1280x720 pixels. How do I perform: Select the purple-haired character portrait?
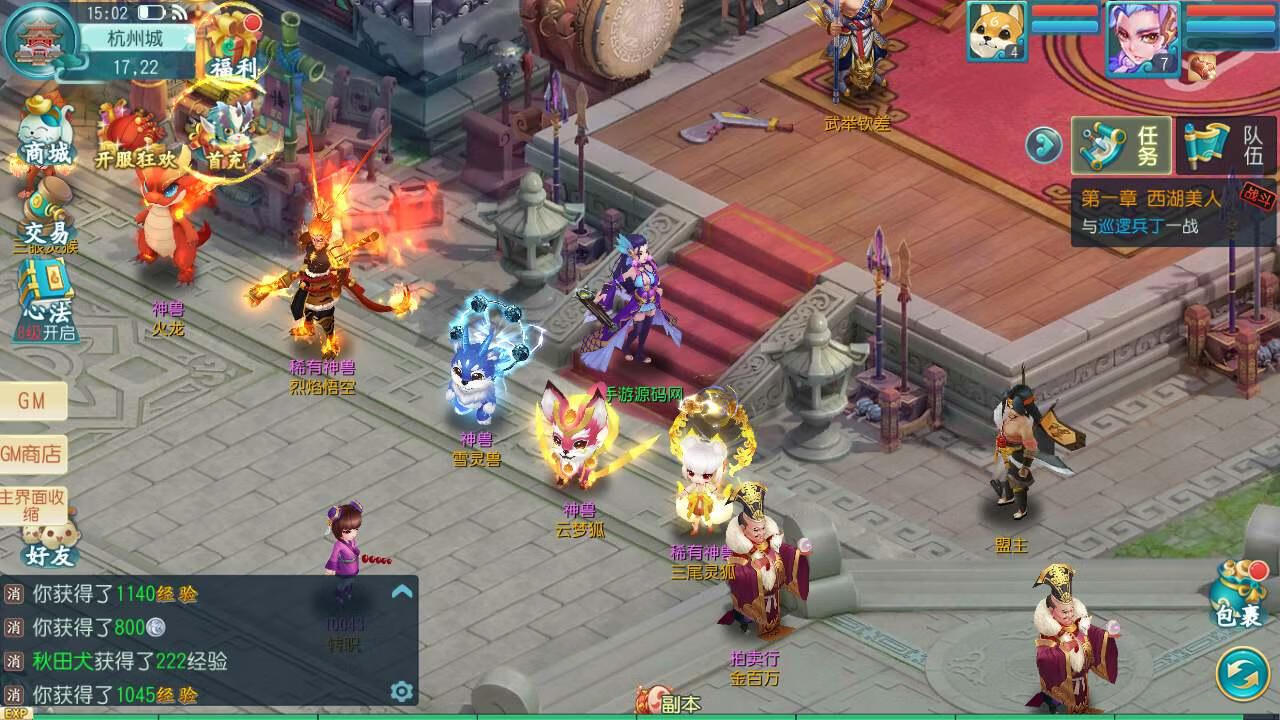point(1141,37)
